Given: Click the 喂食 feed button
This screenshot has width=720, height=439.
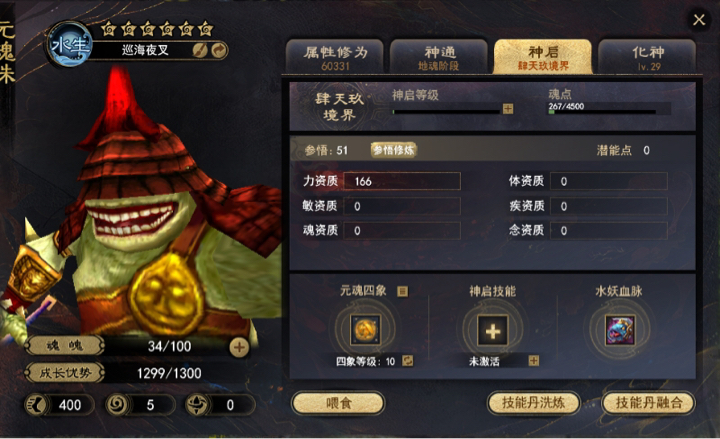Looking at the screenshot, I should (x=338, y=402).
